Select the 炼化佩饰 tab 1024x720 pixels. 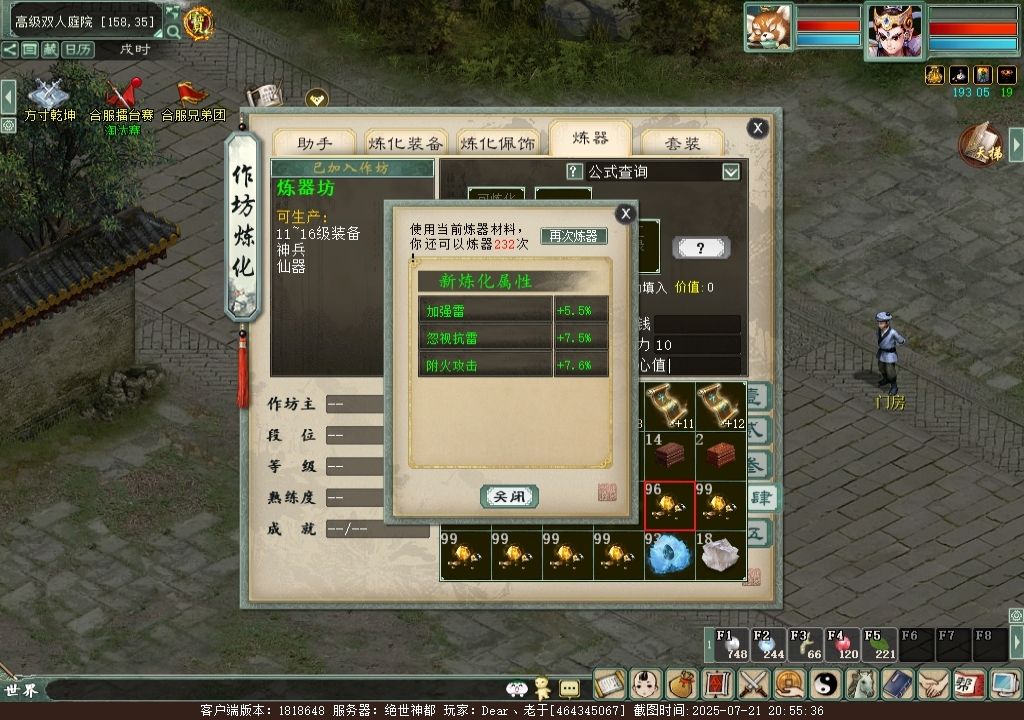pos(498,143)
